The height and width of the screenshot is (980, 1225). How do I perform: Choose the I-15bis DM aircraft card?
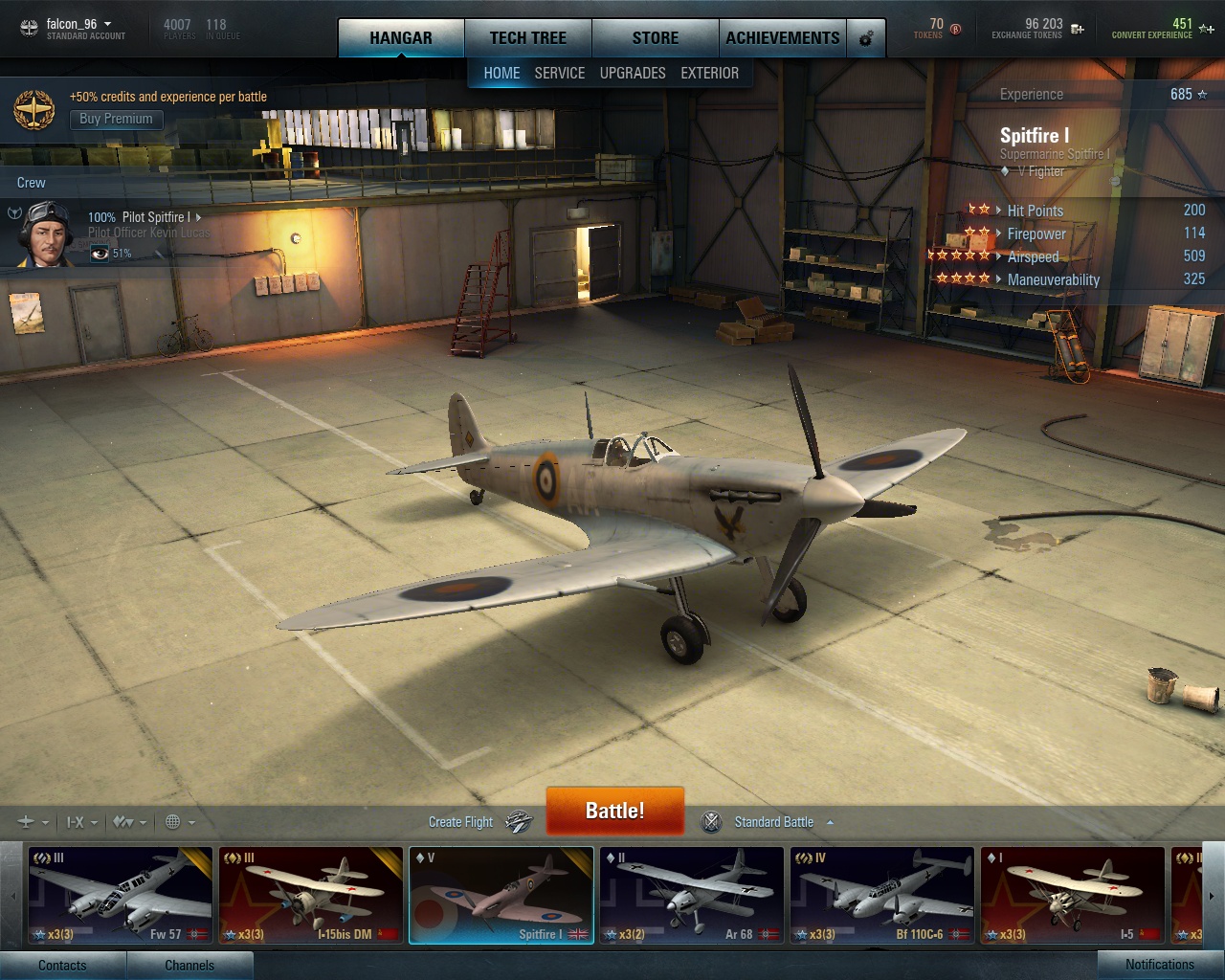pos(310,895)
